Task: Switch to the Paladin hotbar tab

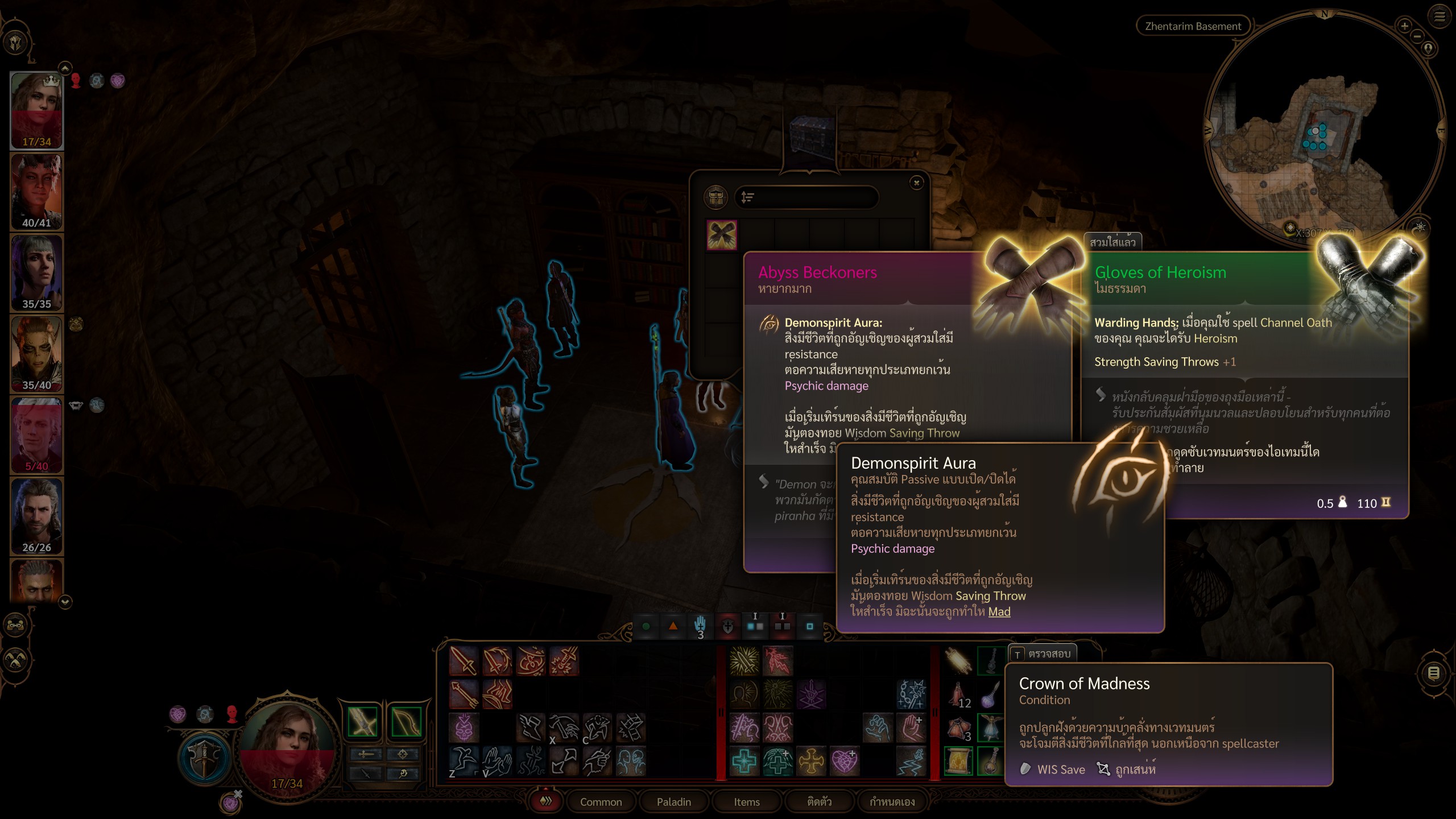Action: (673, 801)
